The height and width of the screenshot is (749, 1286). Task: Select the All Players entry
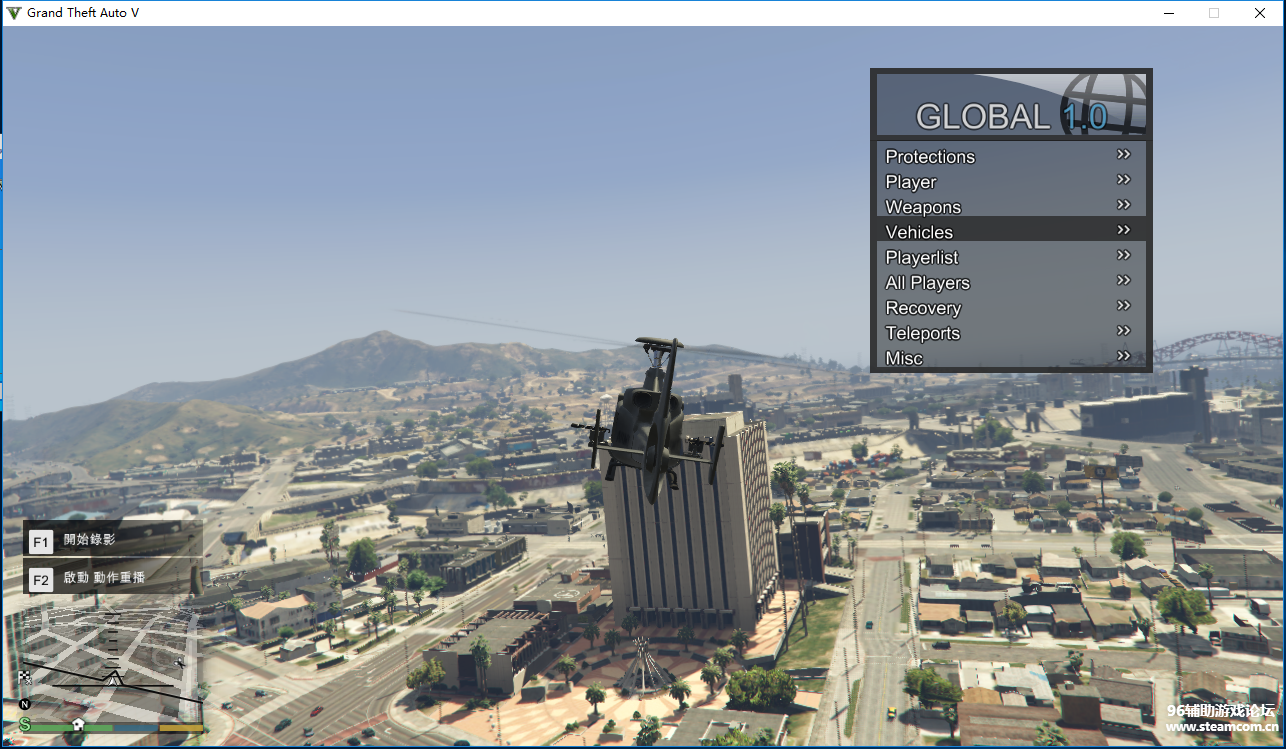tap(1010, 283)
